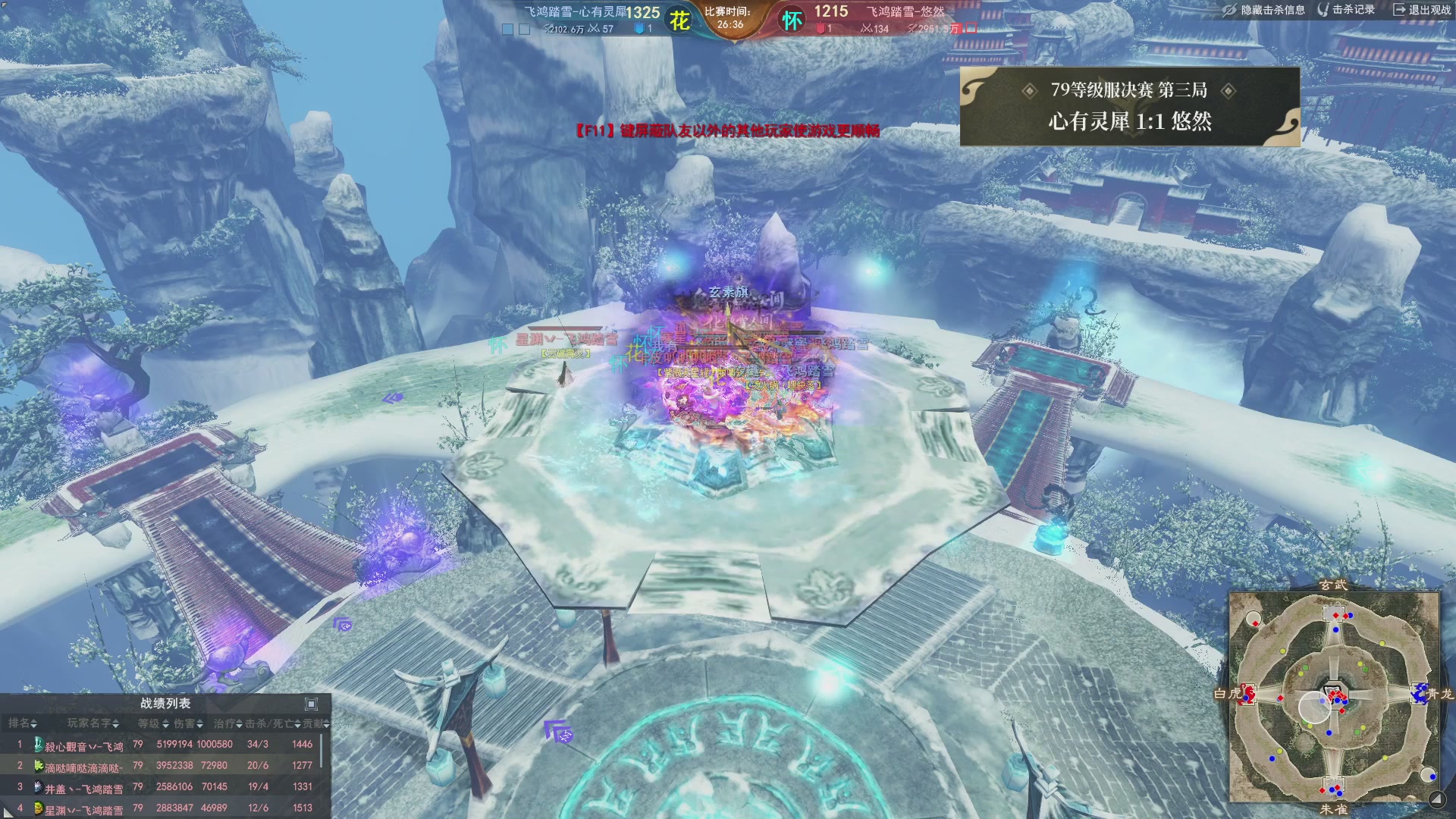
Task: Collapse the 战绩列表 scoreboard panel
Action: [311, 704]
